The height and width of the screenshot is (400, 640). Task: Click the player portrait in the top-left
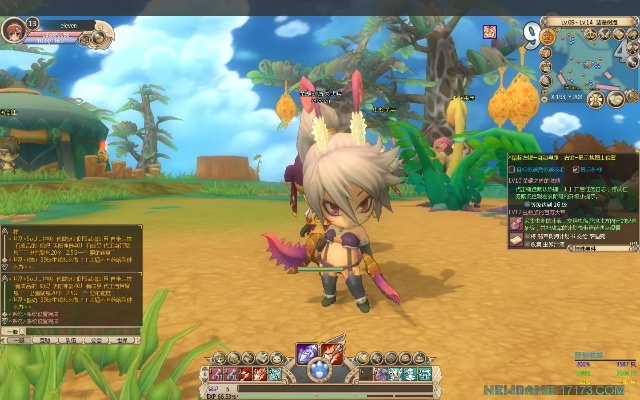15,26
